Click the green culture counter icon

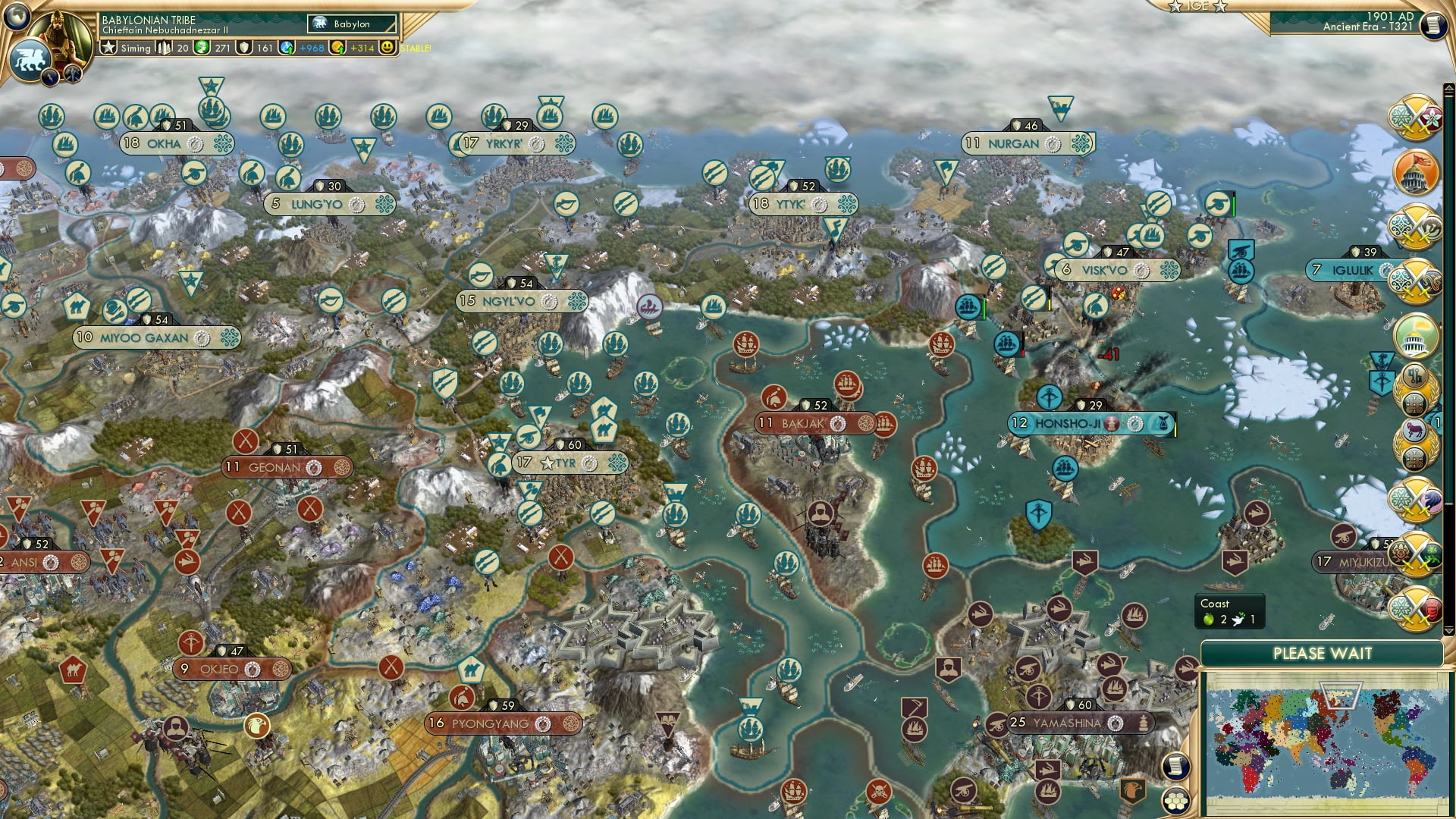click(200, 49)
